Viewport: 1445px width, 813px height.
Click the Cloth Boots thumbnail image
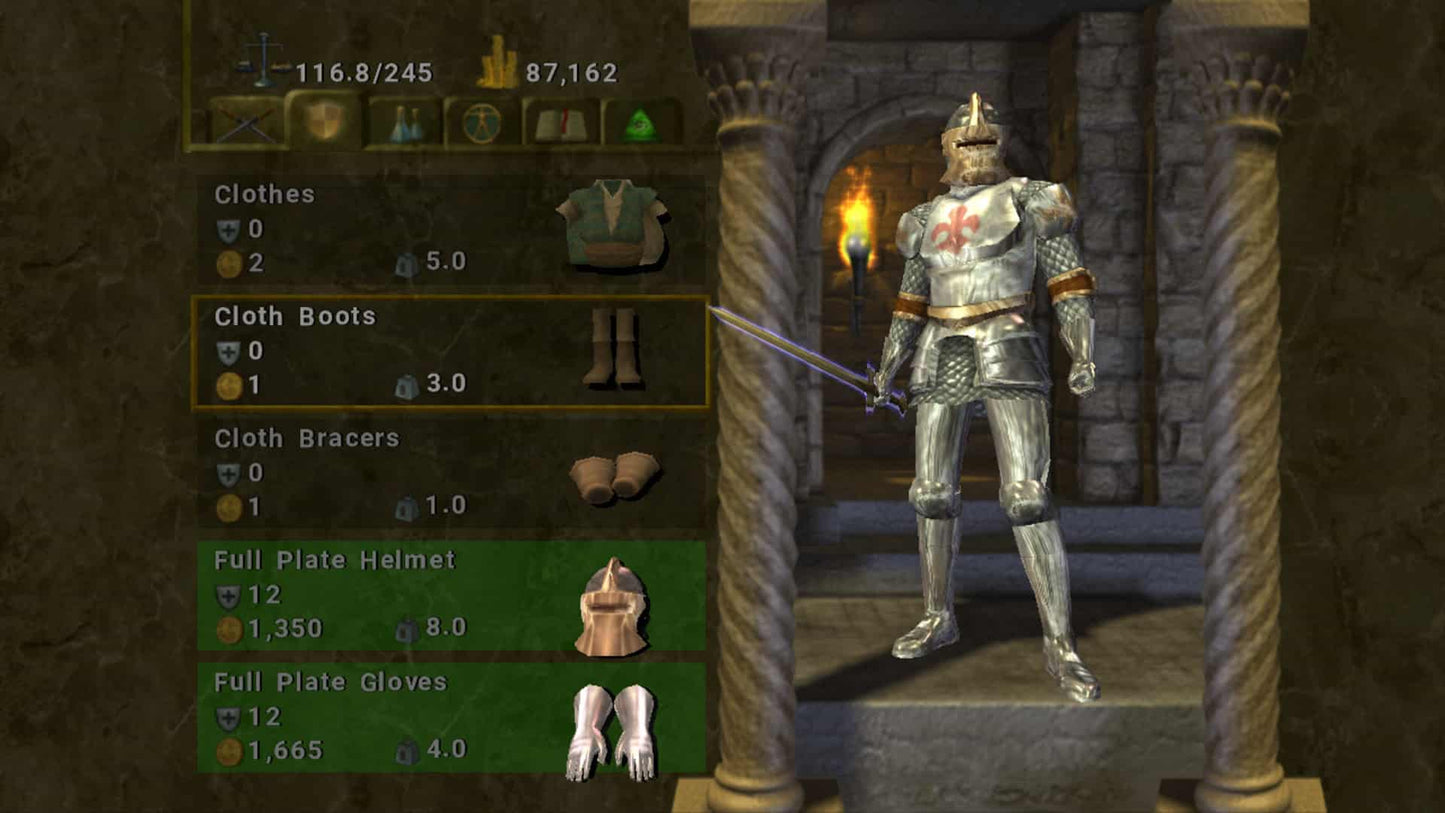(614, 348)
